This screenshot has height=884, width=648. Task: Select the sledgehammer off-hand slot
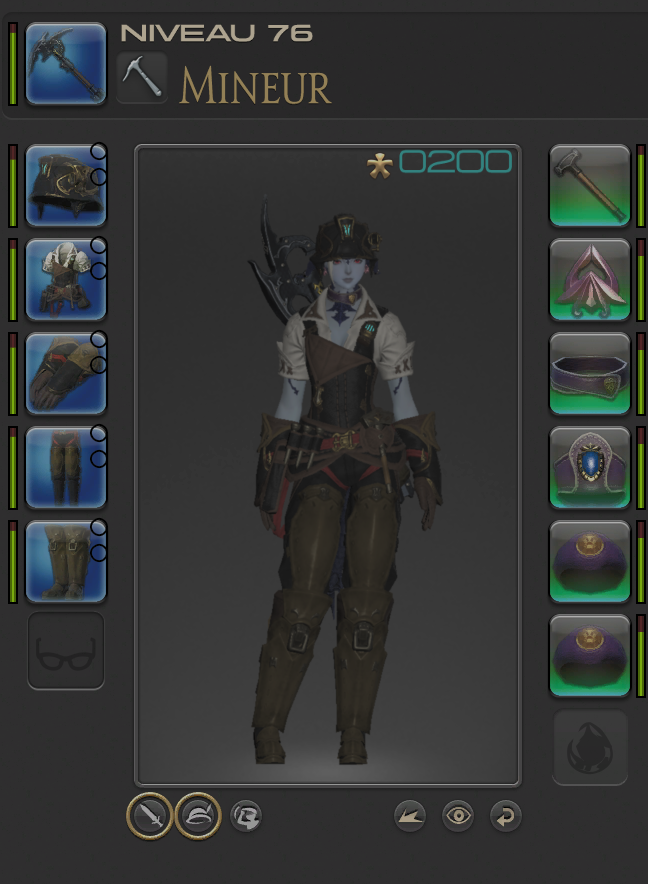590,185
